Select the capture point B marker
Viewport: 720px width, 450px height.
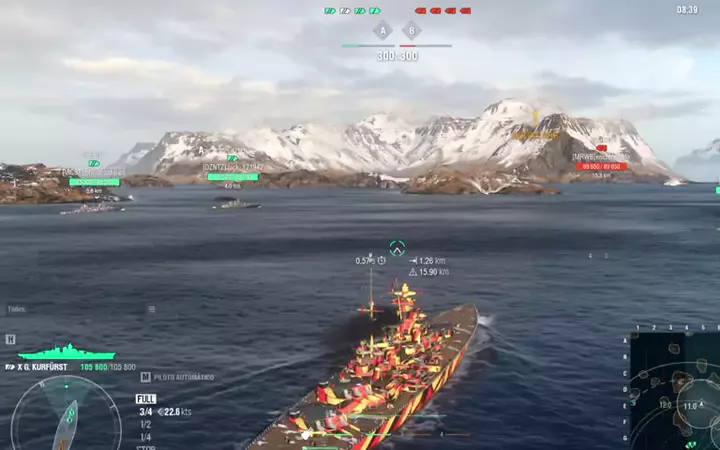coord(409,31)
